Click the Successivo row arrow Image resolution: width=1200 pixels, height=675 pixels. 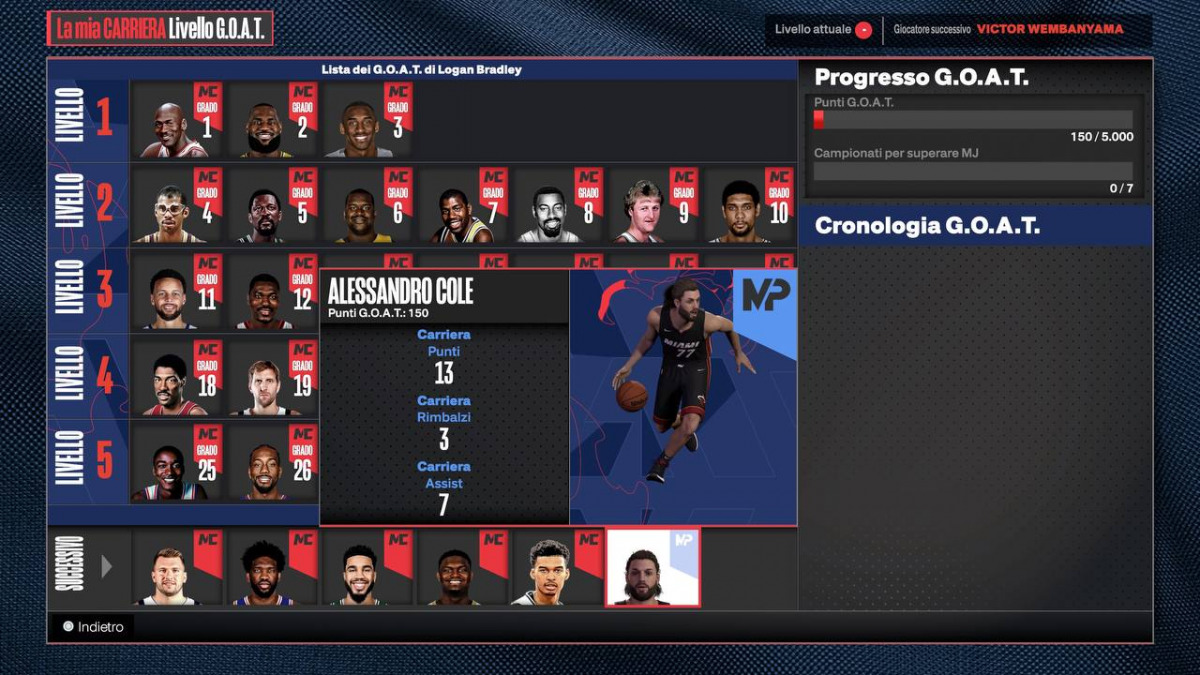(107, 567)
